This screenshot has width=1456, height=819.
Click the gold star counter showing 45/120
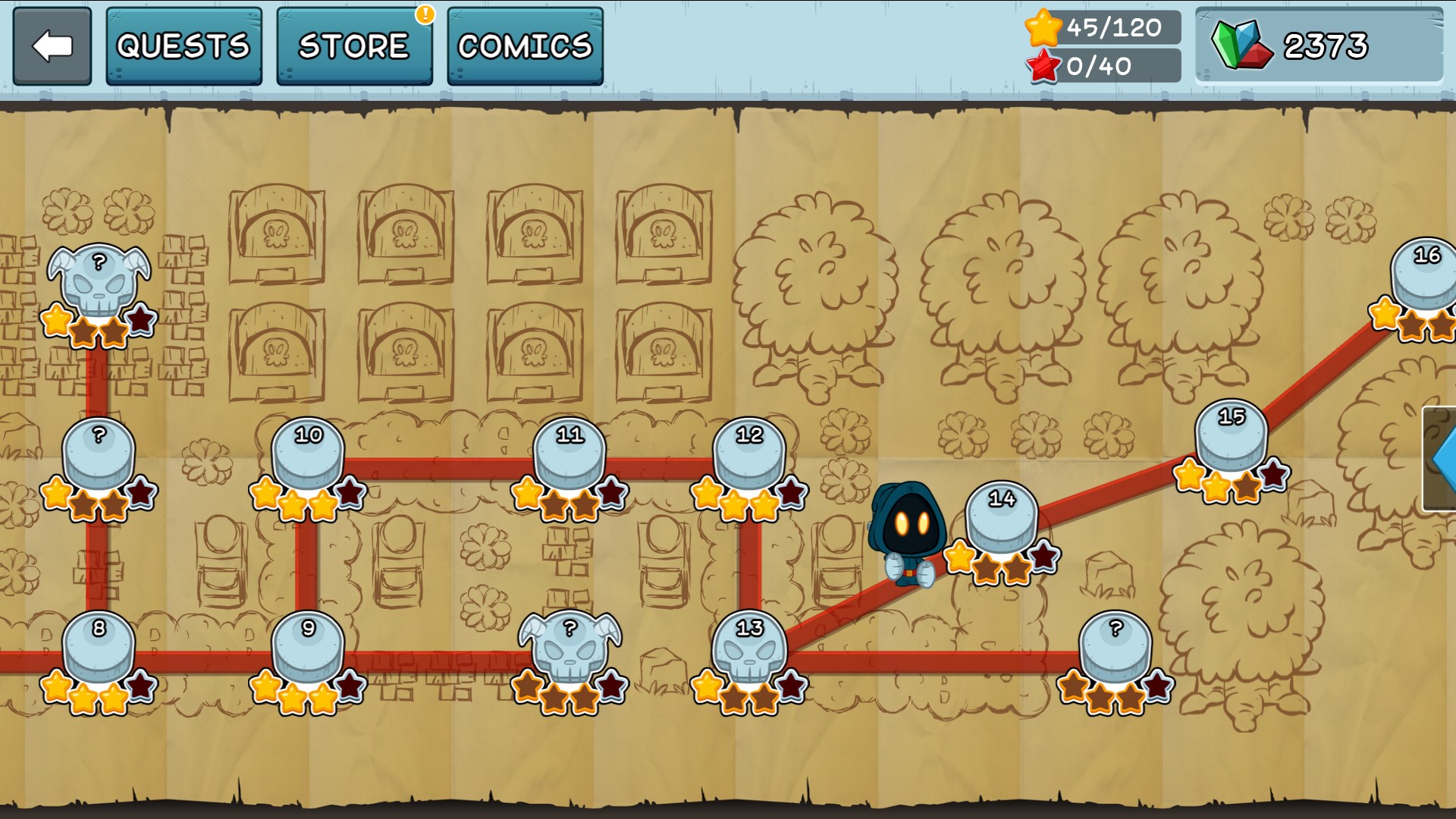tap(1095, 30)
